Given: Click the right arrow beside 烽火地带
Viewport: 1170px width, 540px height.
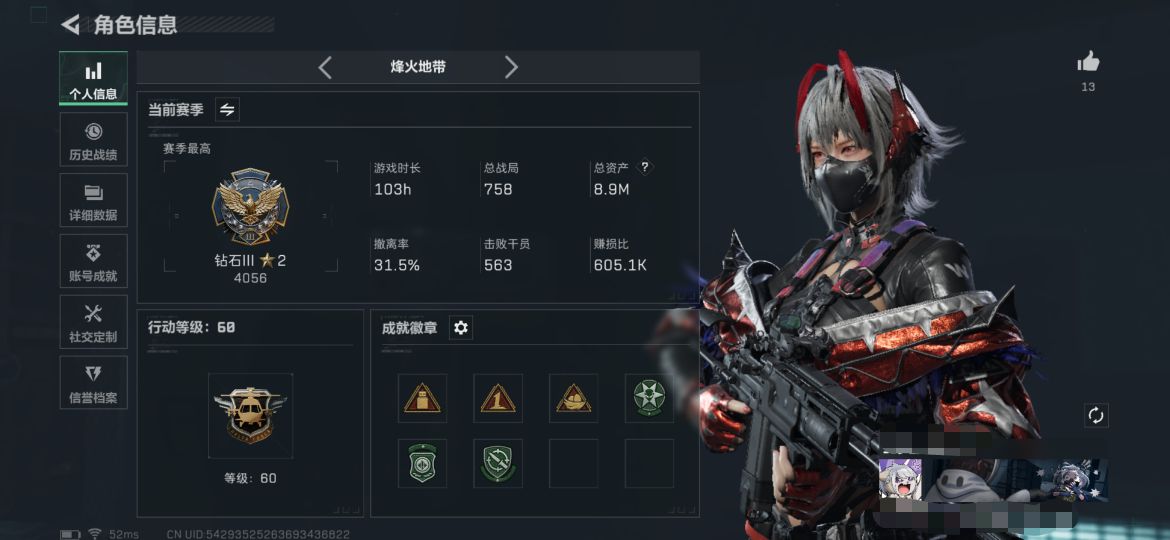Looking at the screenshot, I should click(x=511, y=67).
